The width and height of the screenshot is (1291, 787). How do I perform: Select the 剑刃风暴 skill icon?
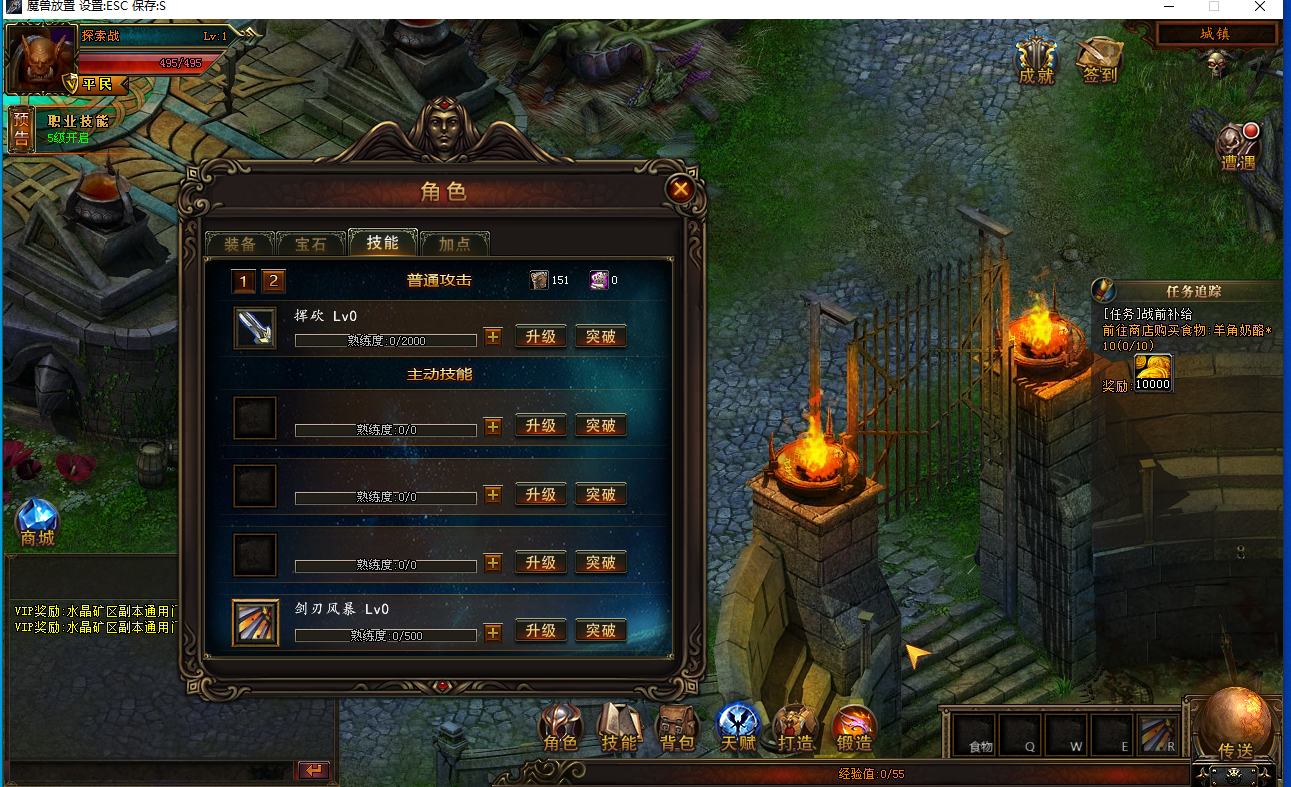tap(255, 622)
